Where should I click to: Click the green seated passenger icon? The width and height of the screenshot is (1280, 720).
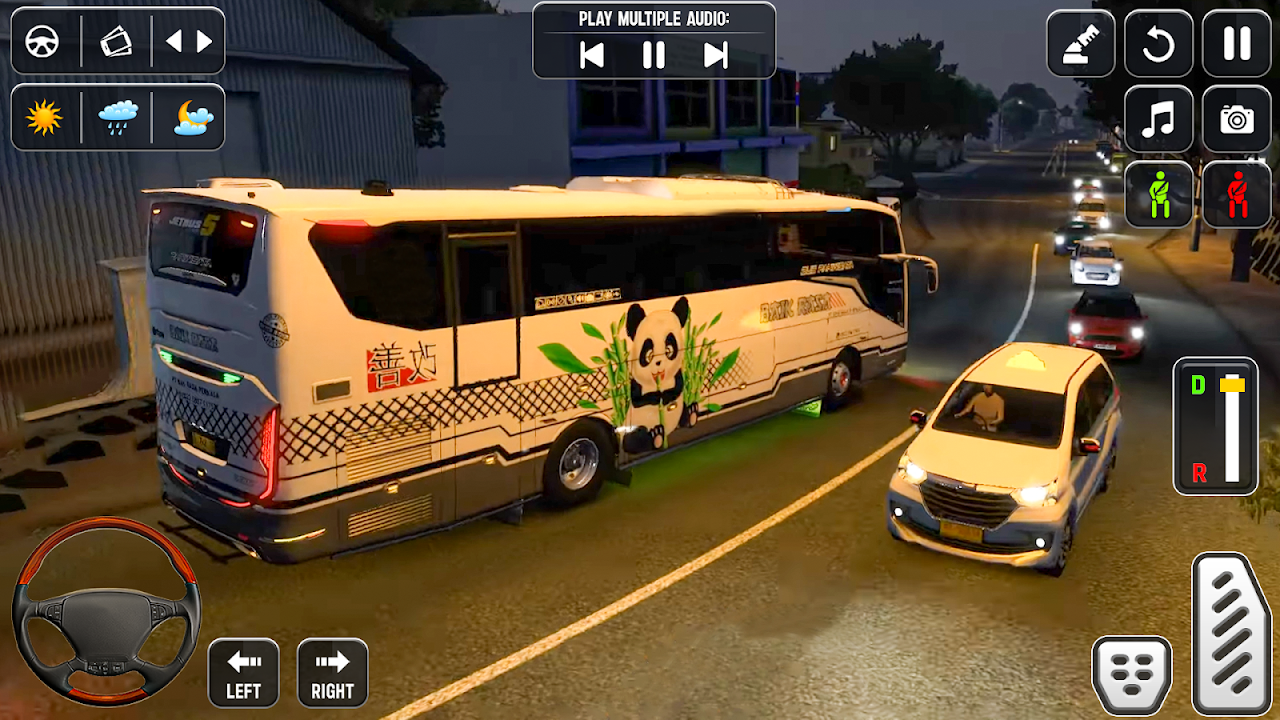click(1159, 195)
